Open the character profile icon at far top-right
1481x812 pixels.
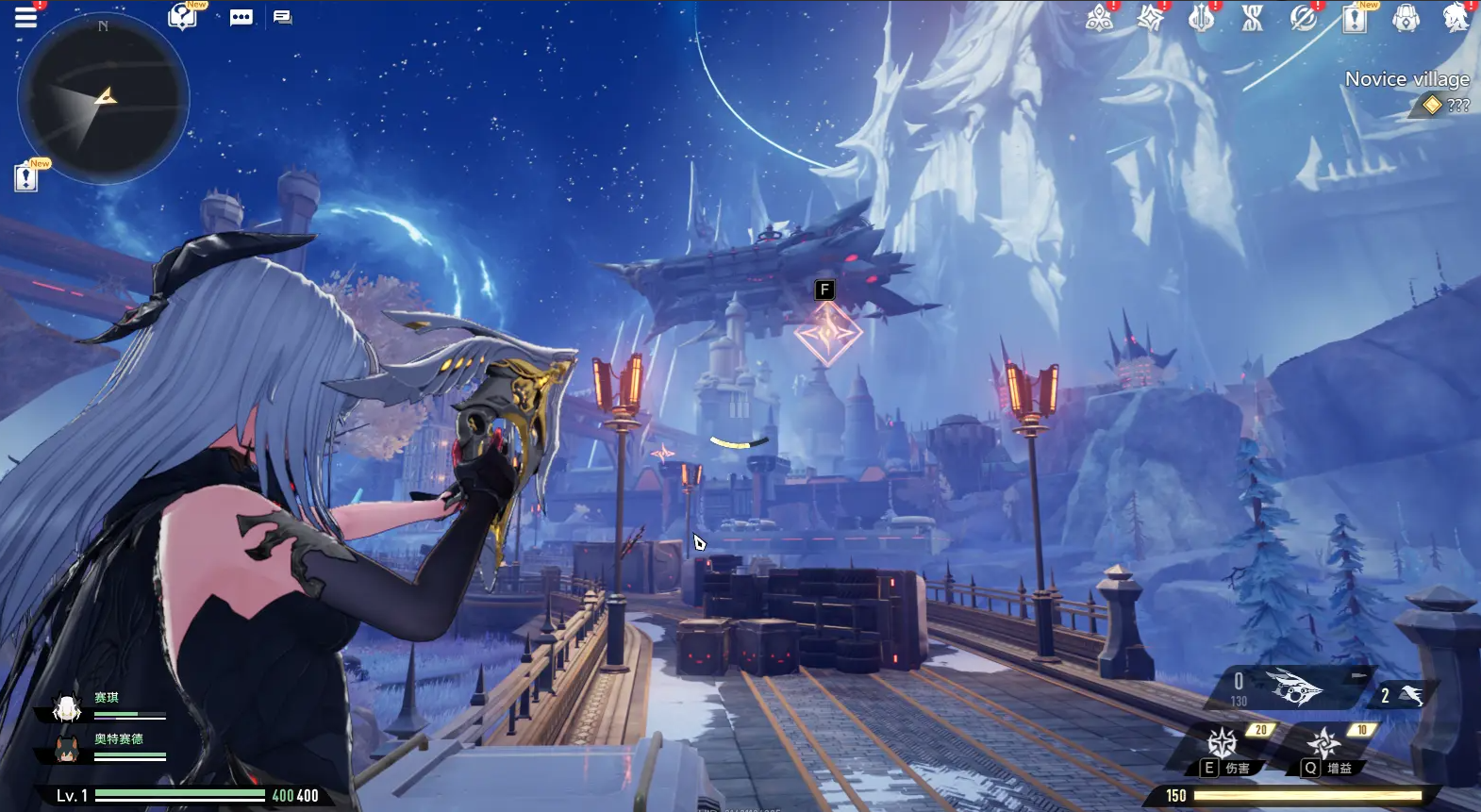click(x=1456, y=19)
